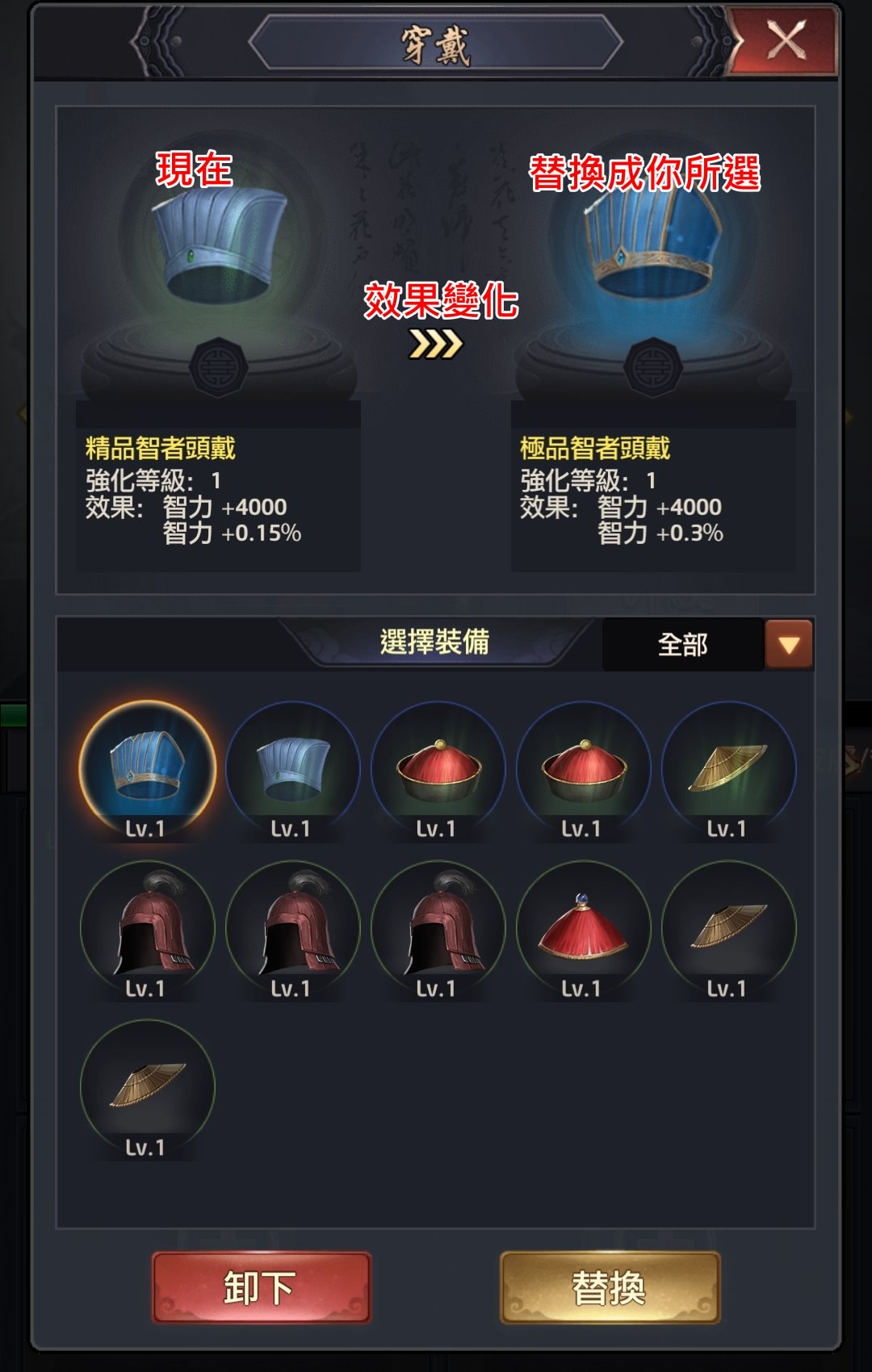
Task: Open the 全部 equipment filter dropdown
Action: 788,645
